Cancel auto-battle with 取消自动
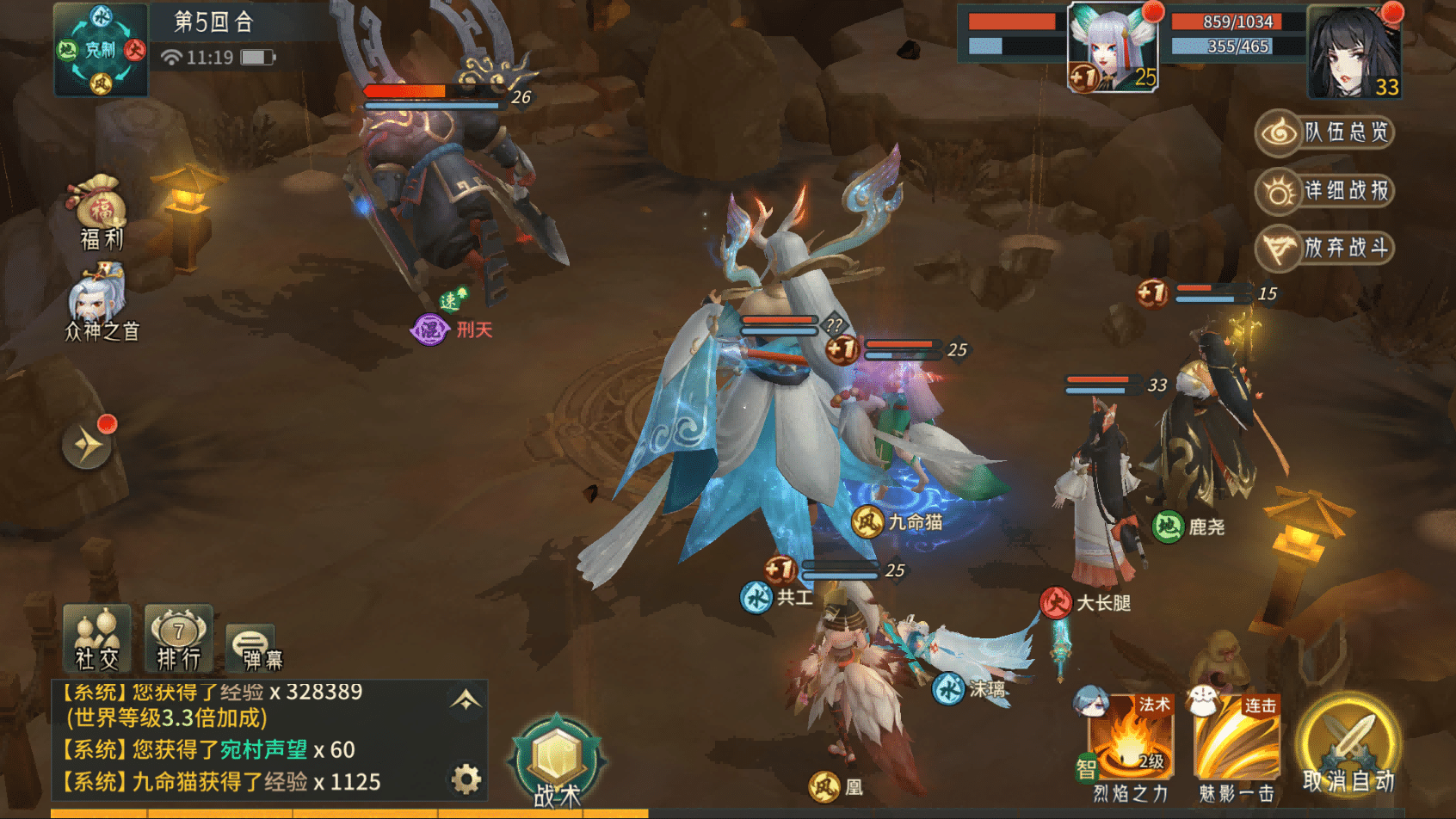 tap(1348, 748)
